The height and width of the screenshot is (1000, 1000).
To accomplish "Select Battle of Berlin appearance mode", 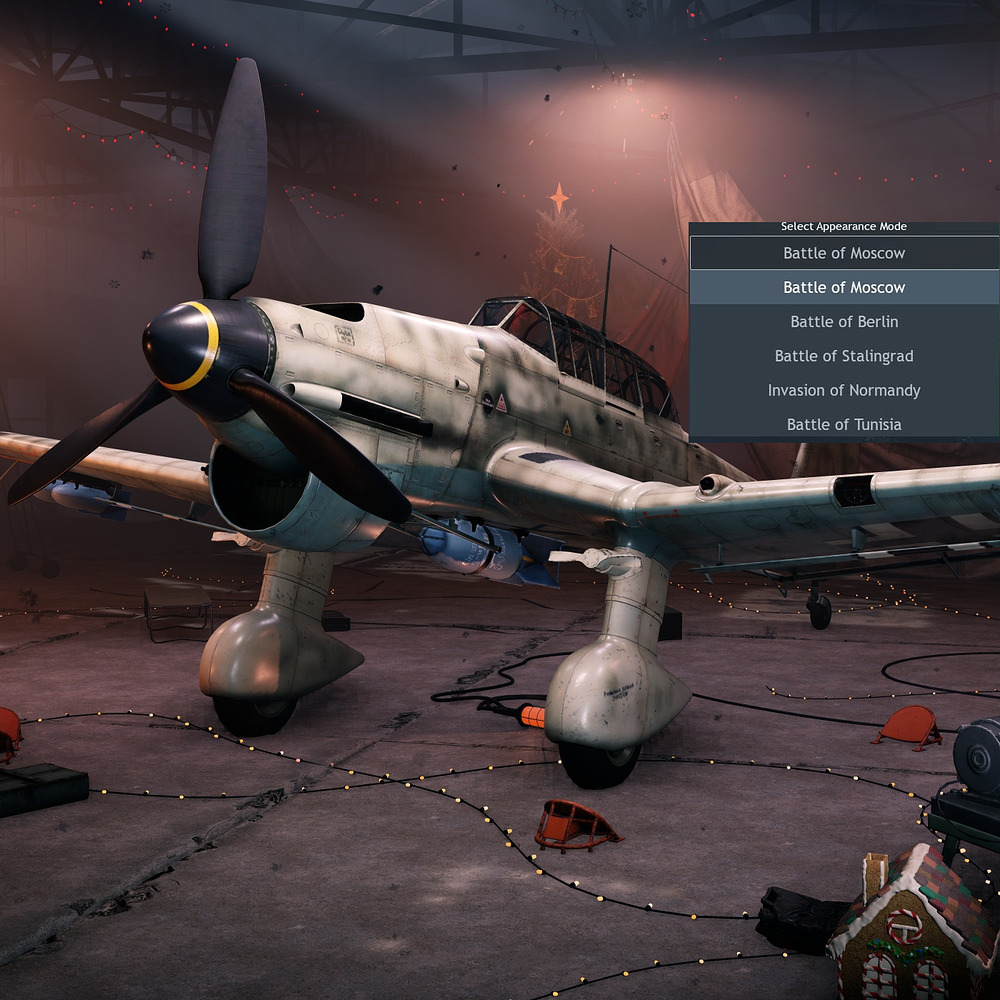I will click(844, 322).
